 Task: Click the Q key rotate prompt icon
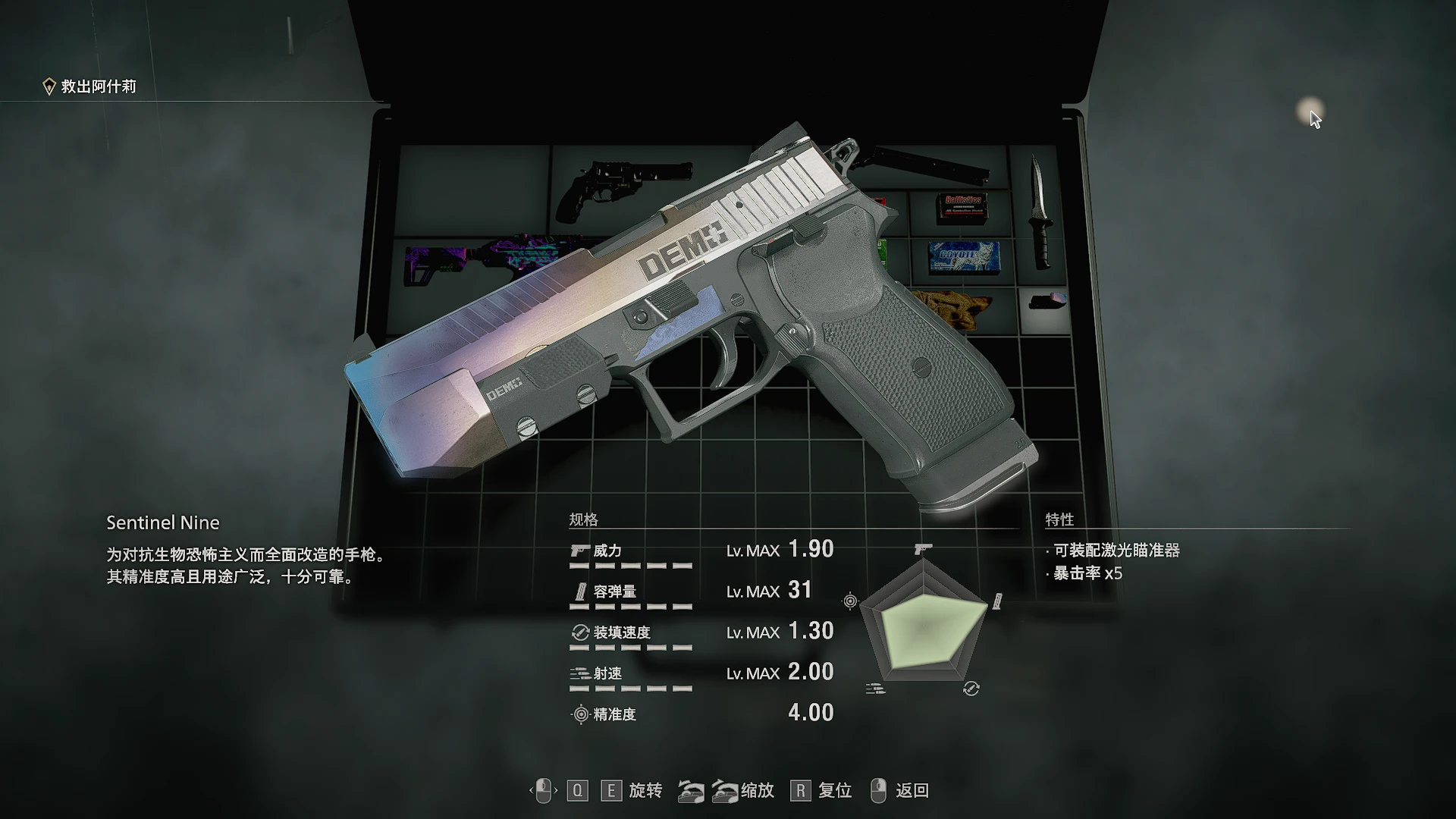[579, 790]
